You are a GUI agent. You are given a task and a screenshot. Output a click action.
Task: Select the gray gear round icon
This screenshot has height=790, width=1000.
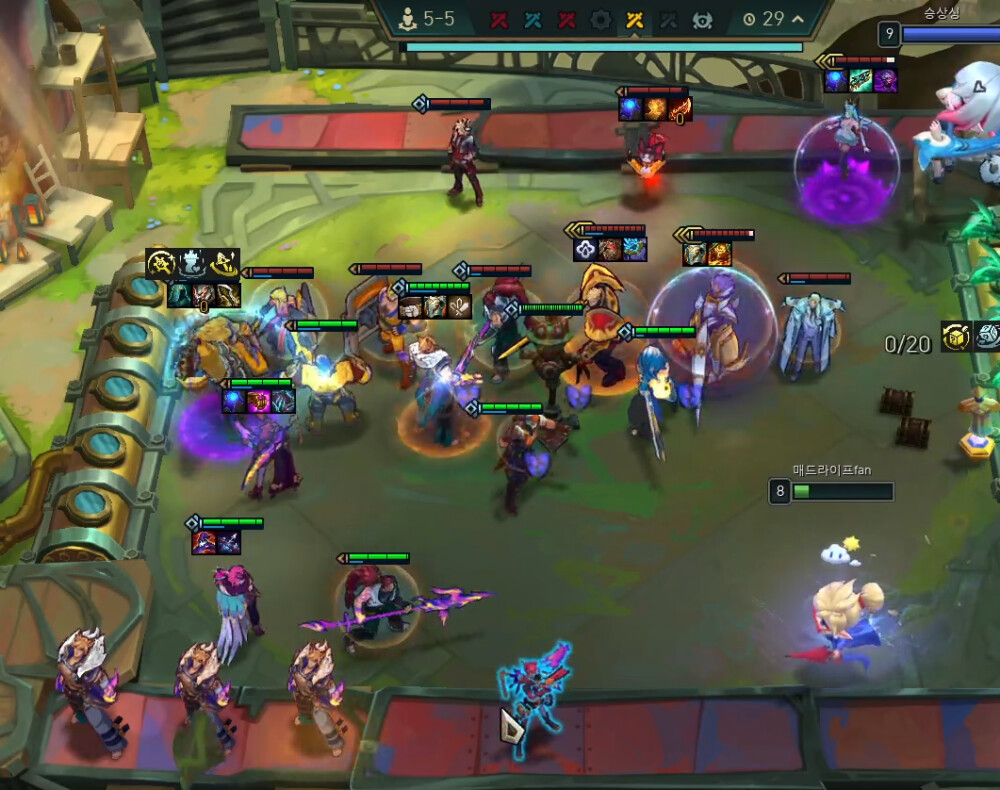[x=600, y=19]
